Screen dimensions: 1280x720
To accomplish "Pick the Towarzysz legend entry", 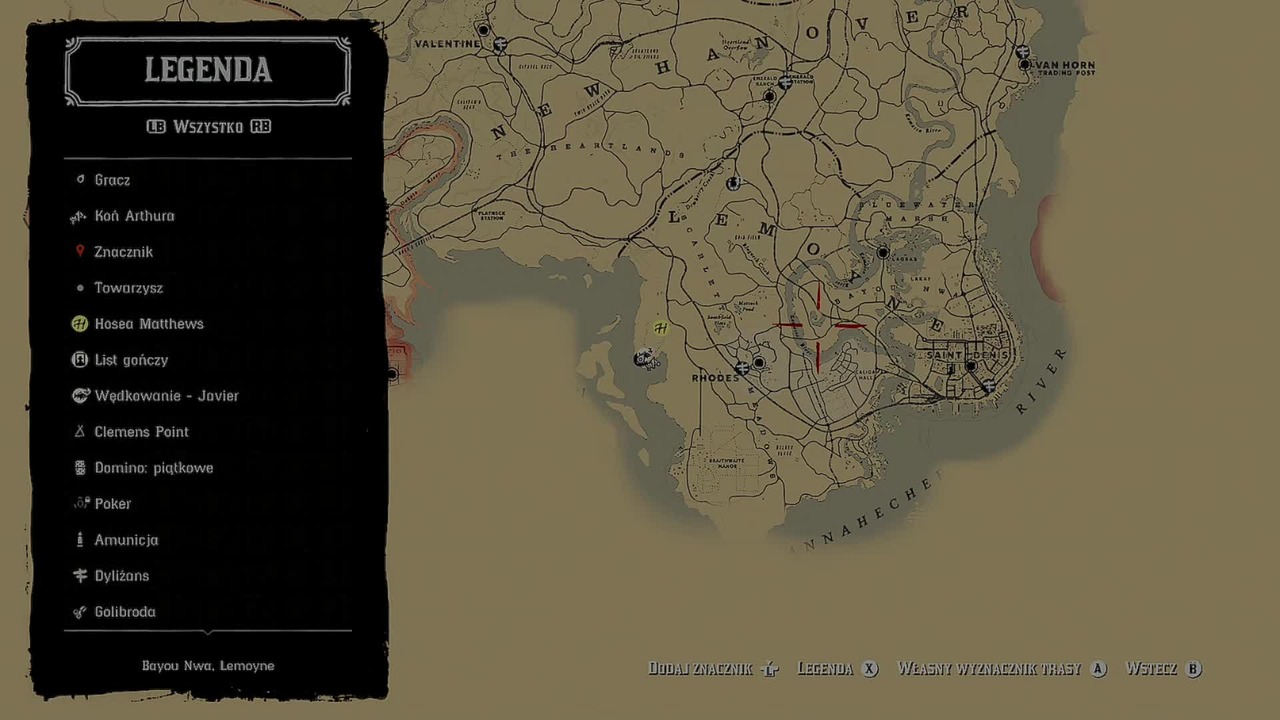I will tap(128, 288).
